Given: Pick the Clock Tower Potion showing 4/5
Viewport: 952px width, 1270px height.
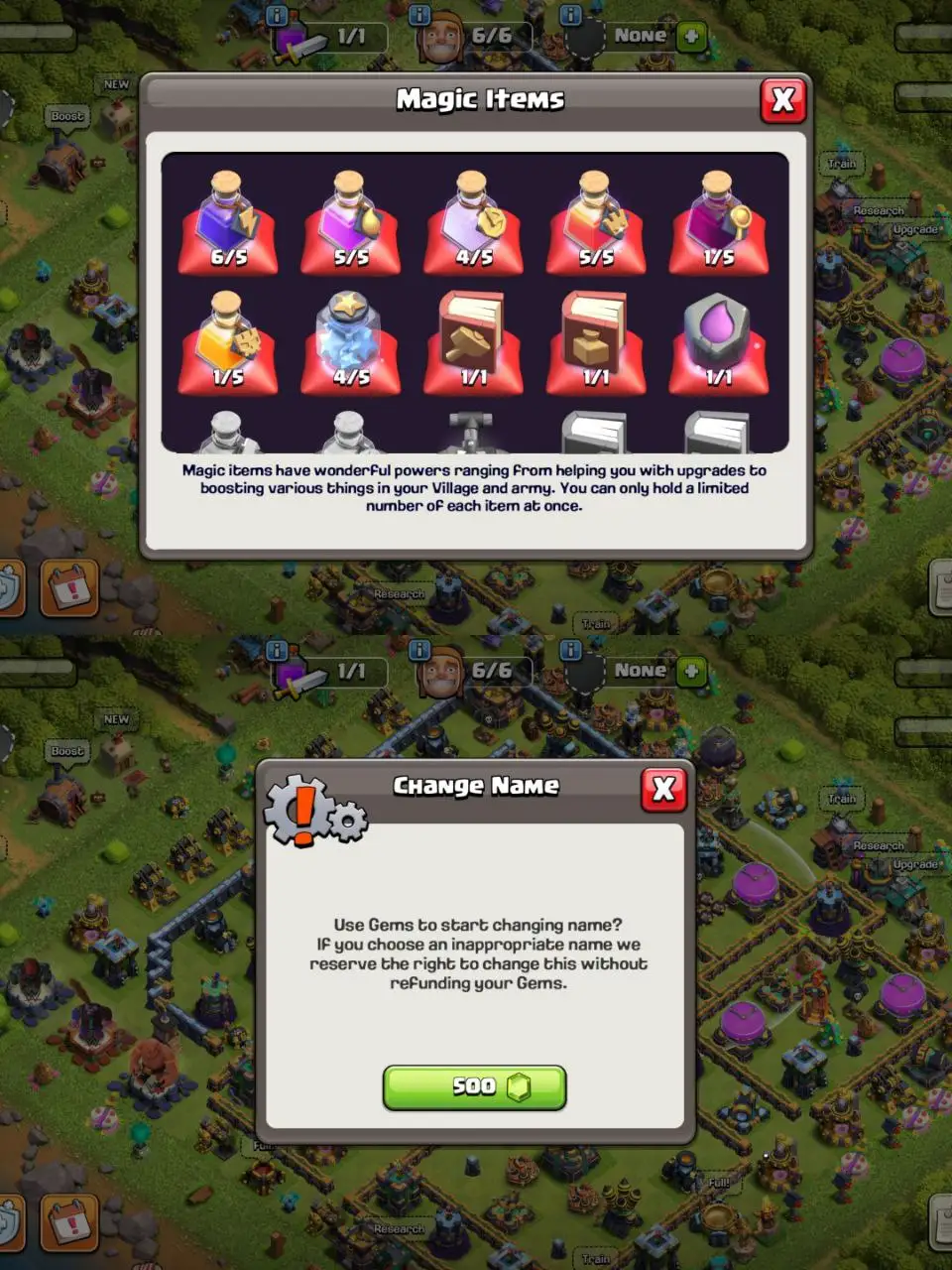Looking at the screenshot, I should (474, 221).
